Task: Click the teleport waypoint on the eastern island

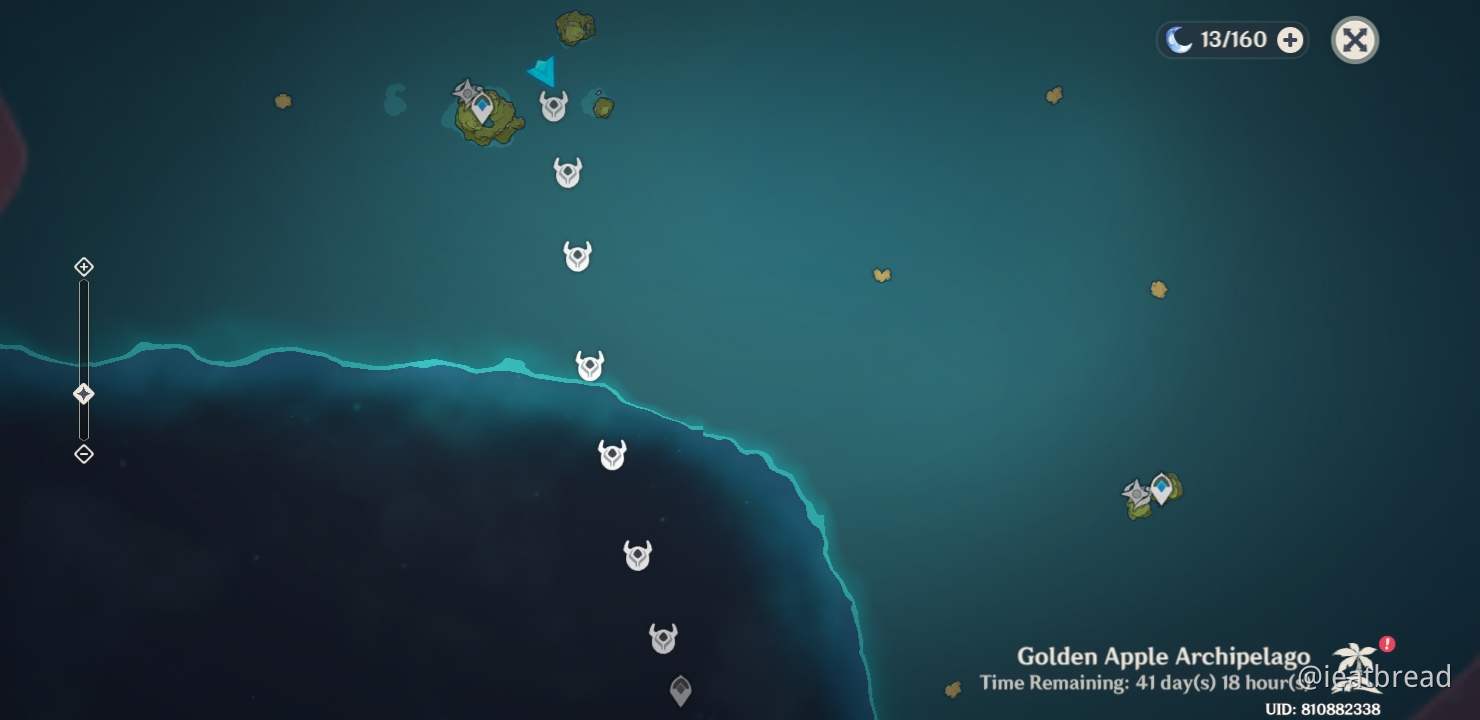Action: [1160, 486]
